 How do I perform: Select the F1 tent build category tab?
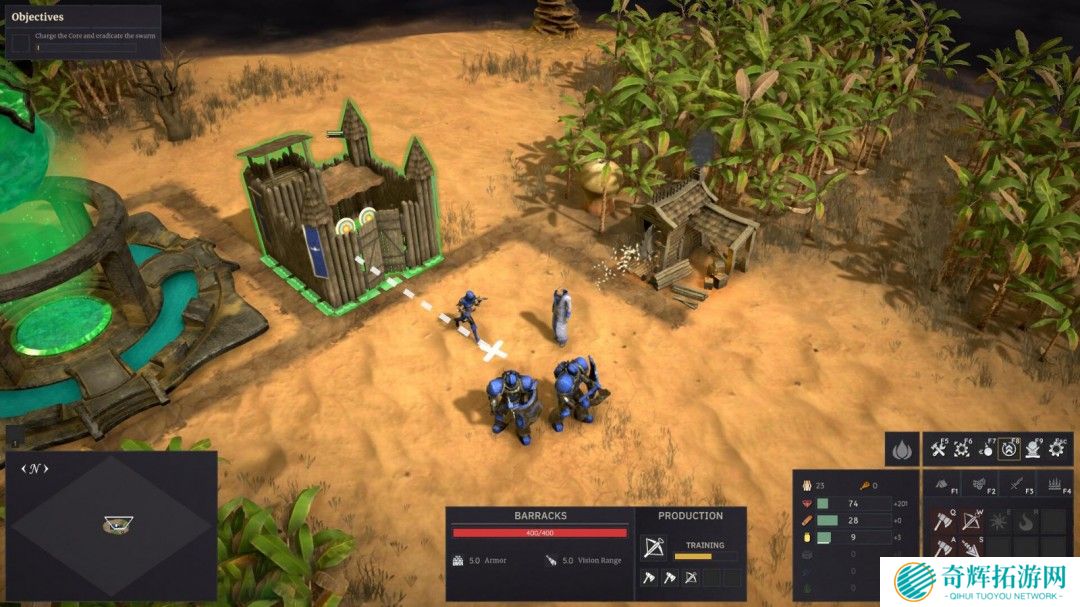pos(943,485)
